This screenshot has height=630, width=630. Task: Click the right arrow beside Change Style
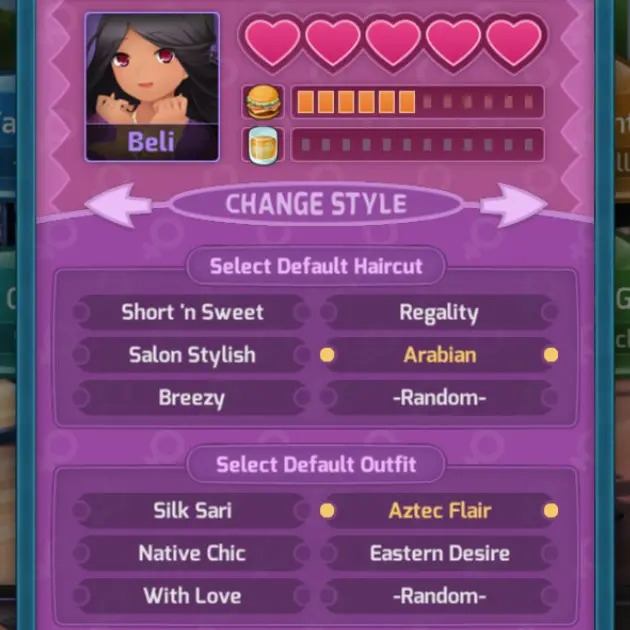(x=512, y=205)
